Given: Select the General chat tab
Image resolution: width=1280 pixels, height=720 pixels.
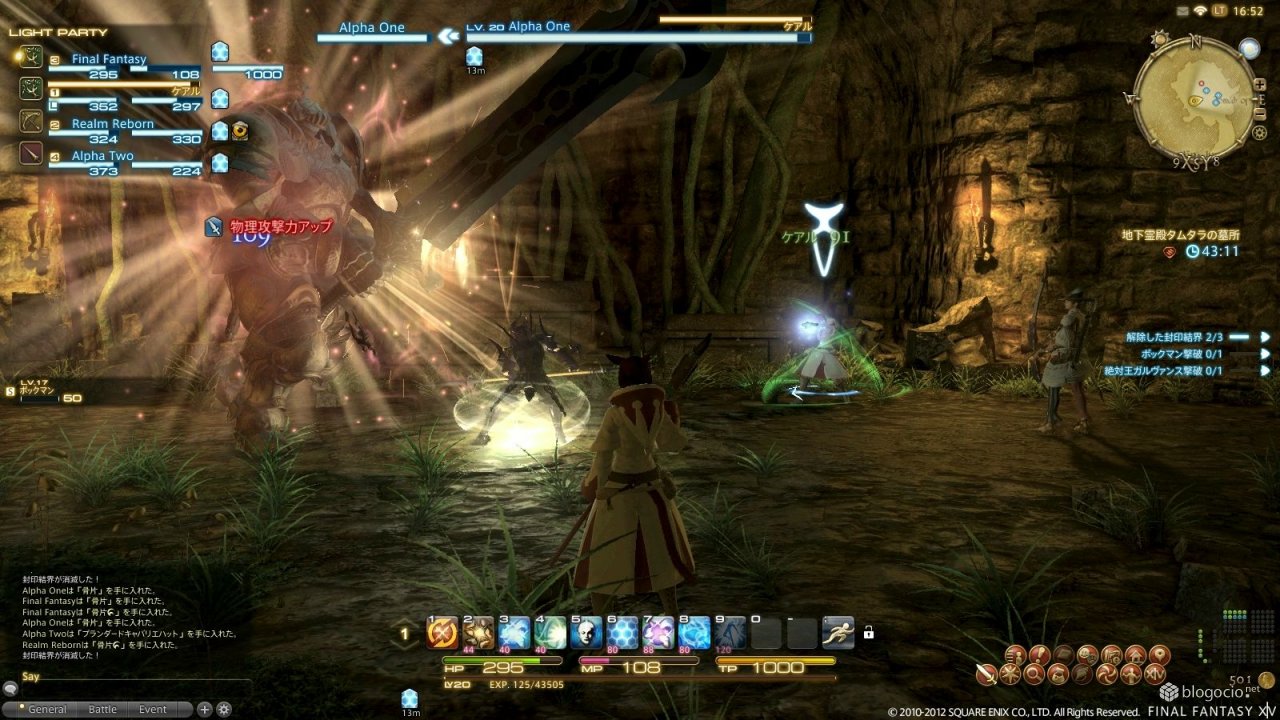Looking at the screenshot, I should point(47,709).
